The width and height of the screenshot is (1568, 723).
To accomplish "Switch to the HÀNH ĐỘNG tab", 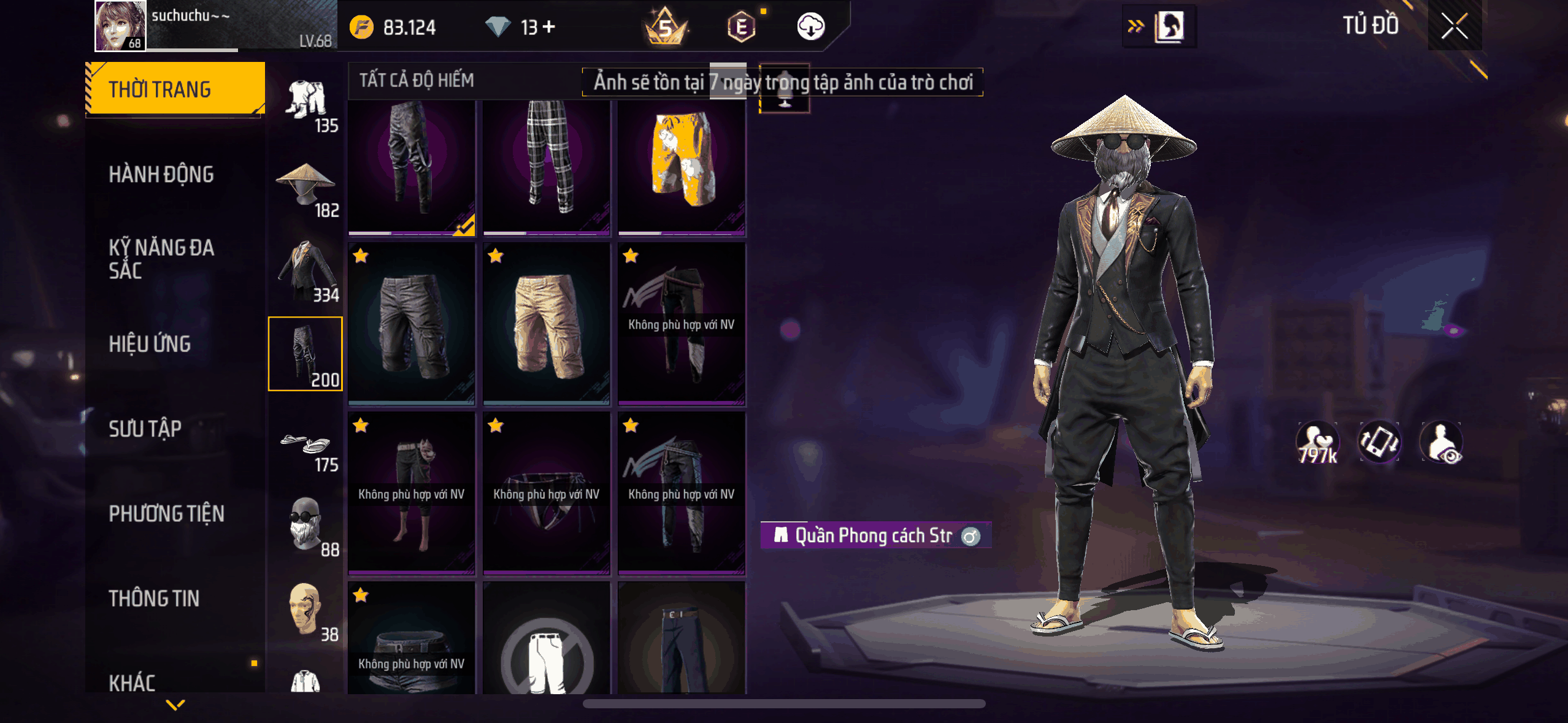I will (161, 175).
